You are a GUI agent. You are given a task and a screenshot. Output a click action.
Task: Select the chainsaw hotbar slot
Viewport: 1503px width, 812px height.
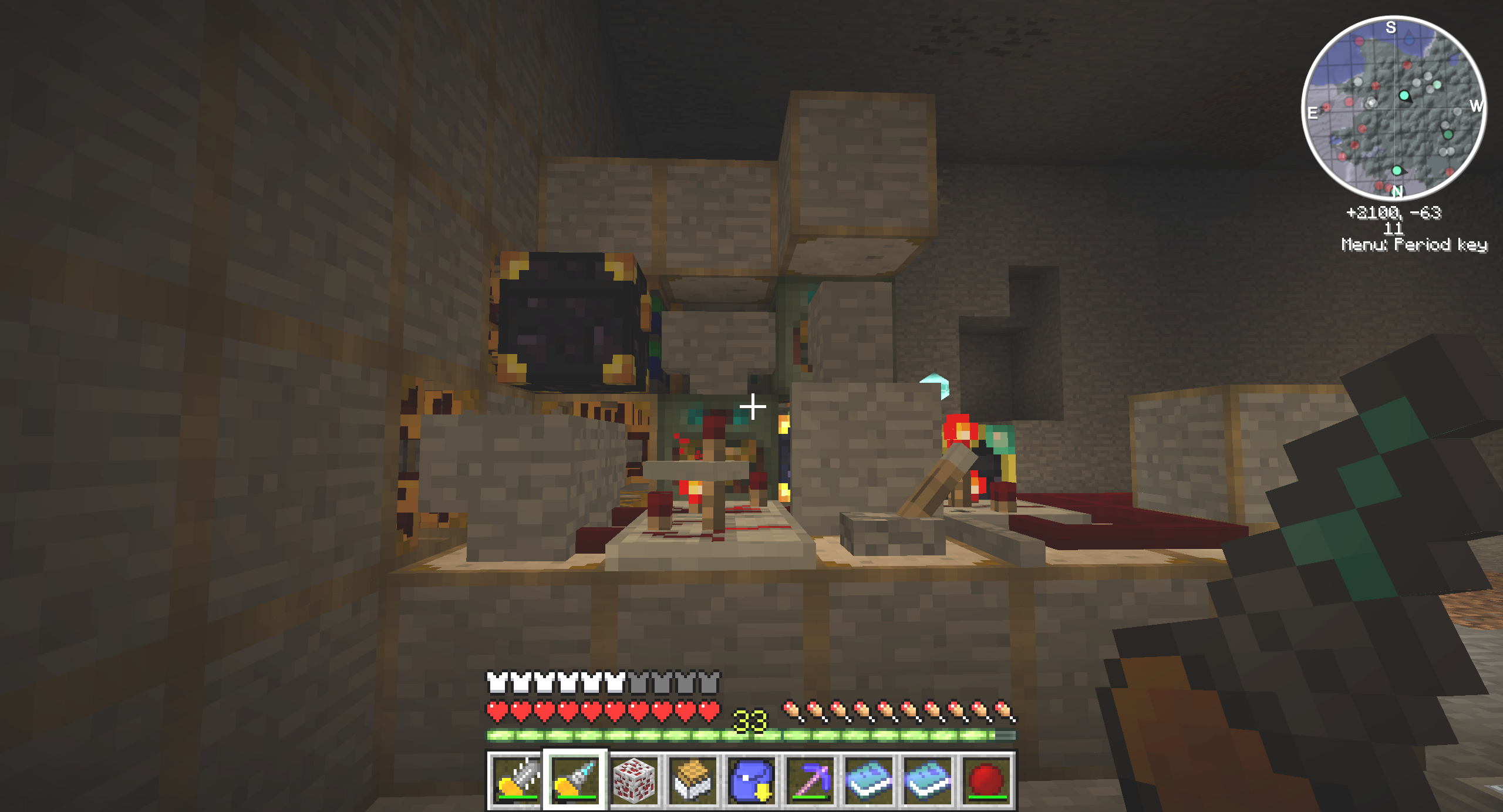517,780
